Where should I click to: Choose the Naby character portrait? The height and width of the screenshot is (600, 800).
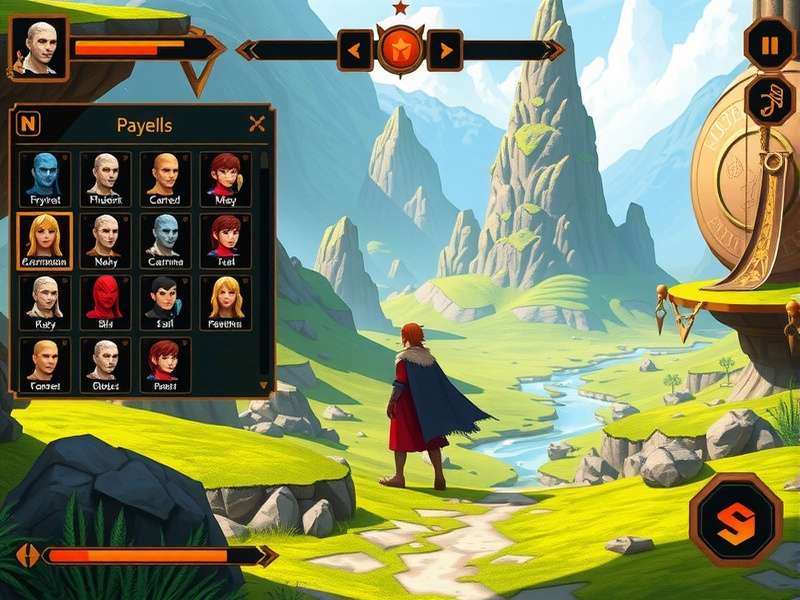pyautogui.click(x=105, y=240)
